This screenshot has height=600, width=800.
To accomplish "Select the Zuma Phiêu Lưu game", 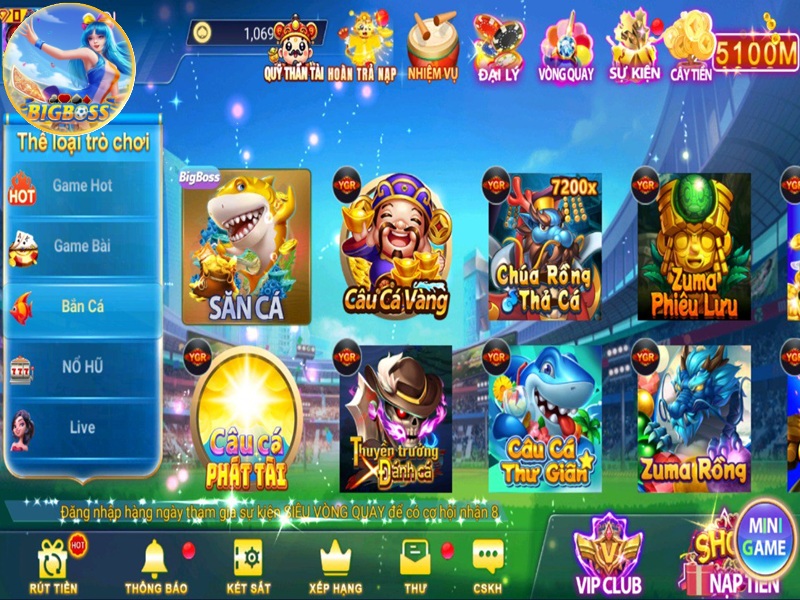I will 693,248.
